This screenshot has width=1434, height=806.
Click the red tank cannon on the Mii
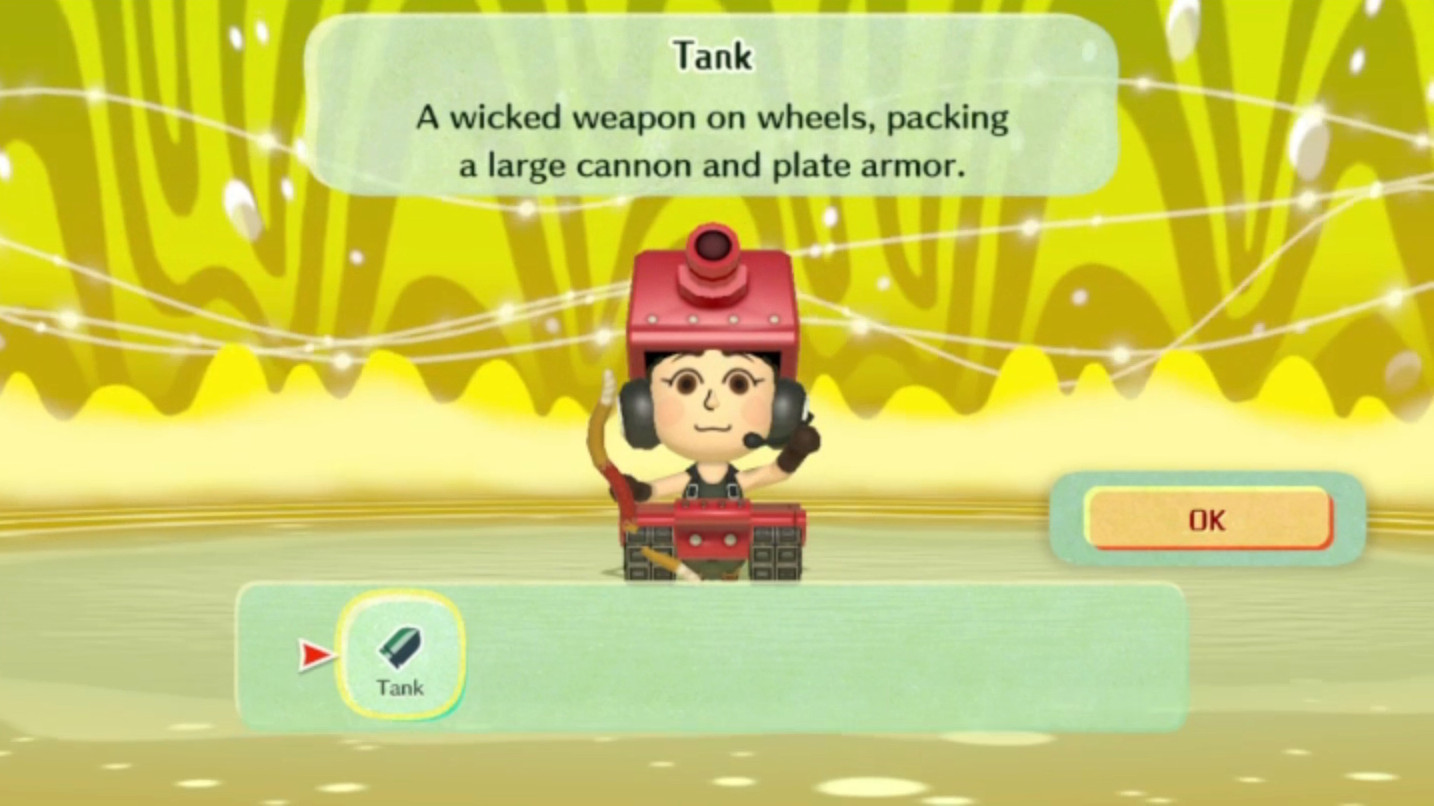tap(714, 250)
